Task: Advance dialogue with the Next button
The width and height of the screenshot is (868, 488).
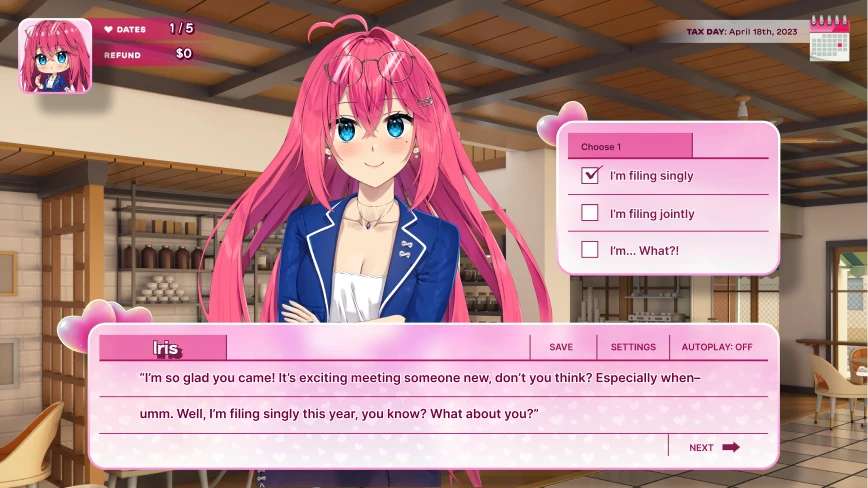Action: point(714,447)
